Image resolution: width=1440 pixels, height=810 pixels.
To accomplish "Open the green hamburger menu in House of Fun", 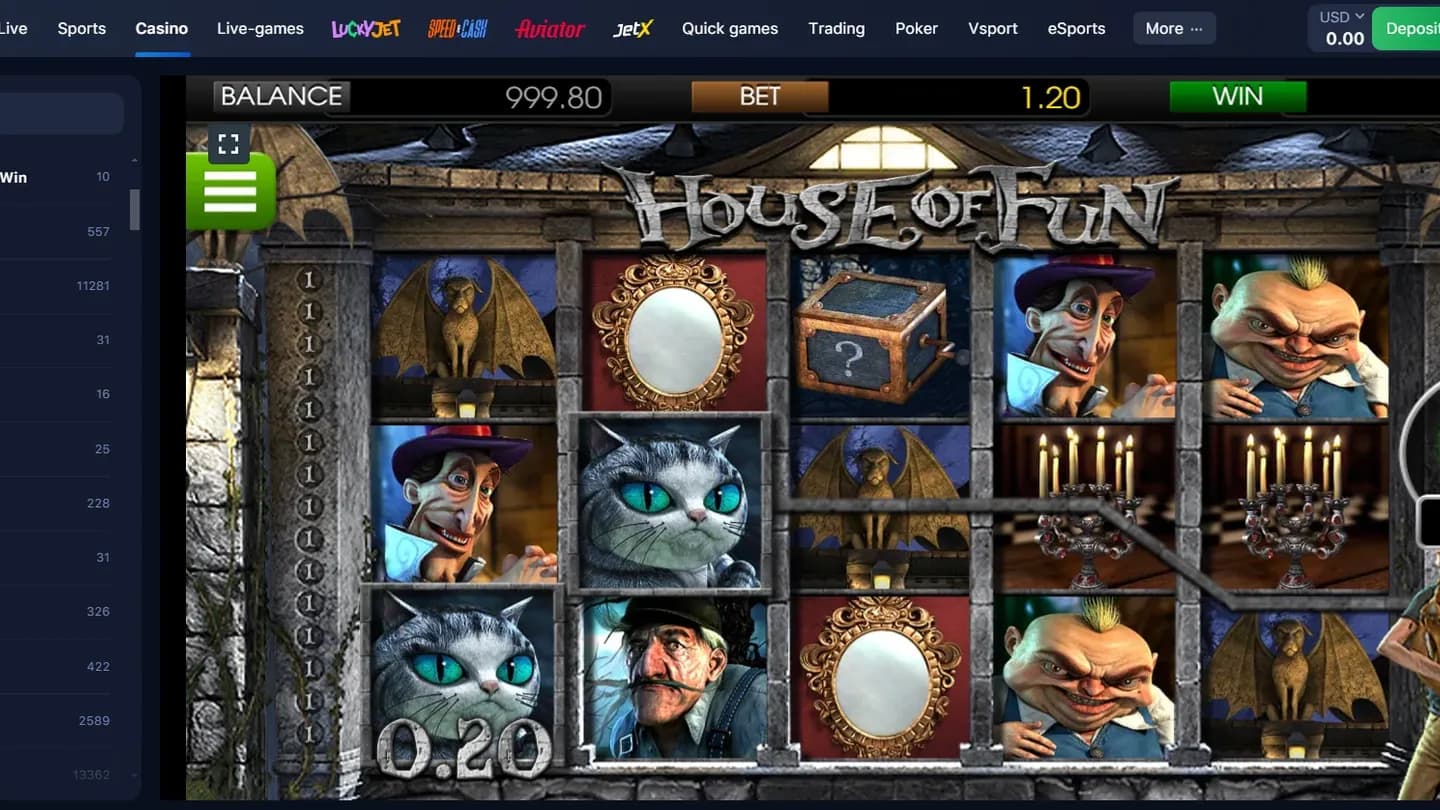I will tap(231, 192).
